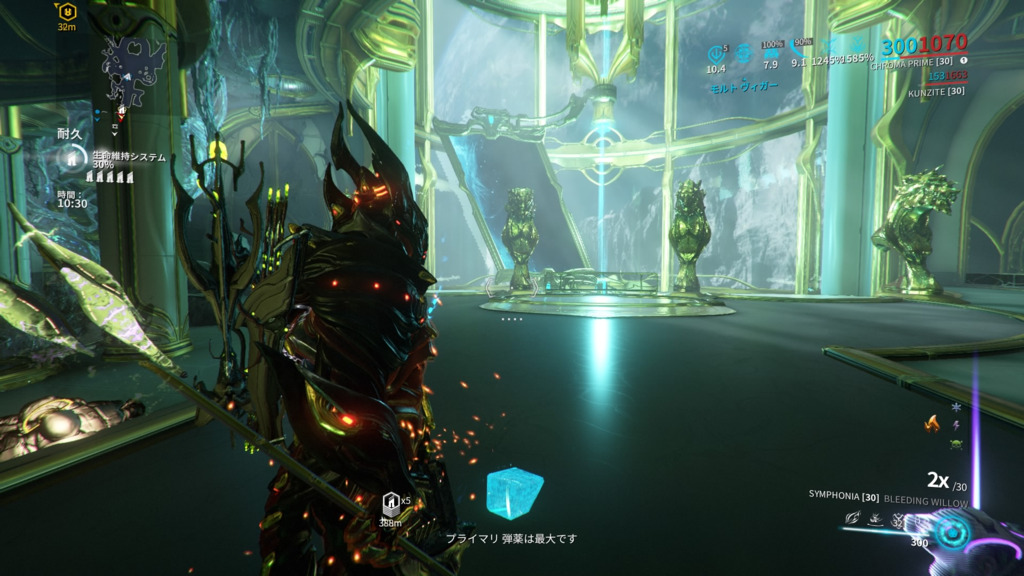Screen dimensions: 1024x576
Task: Select the fire element icon
Action: tap(933, 423)
